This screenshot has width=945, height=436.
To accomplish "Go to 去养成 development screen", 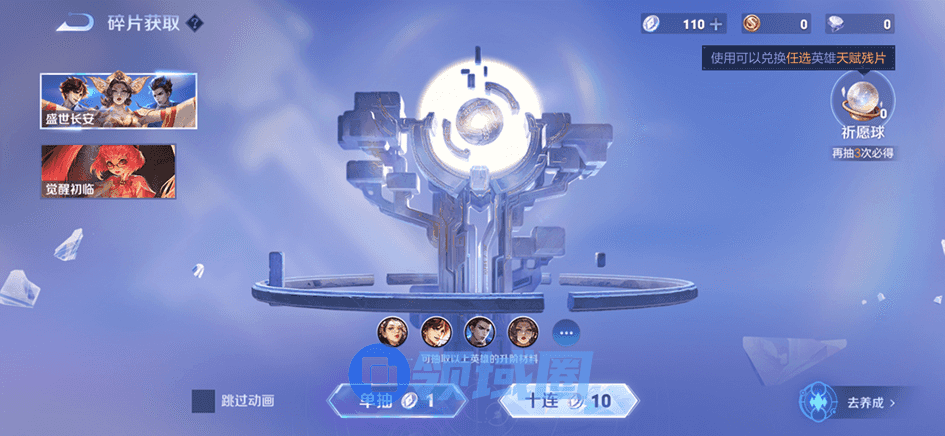I will pyautogui.click(x=855, y=402).
